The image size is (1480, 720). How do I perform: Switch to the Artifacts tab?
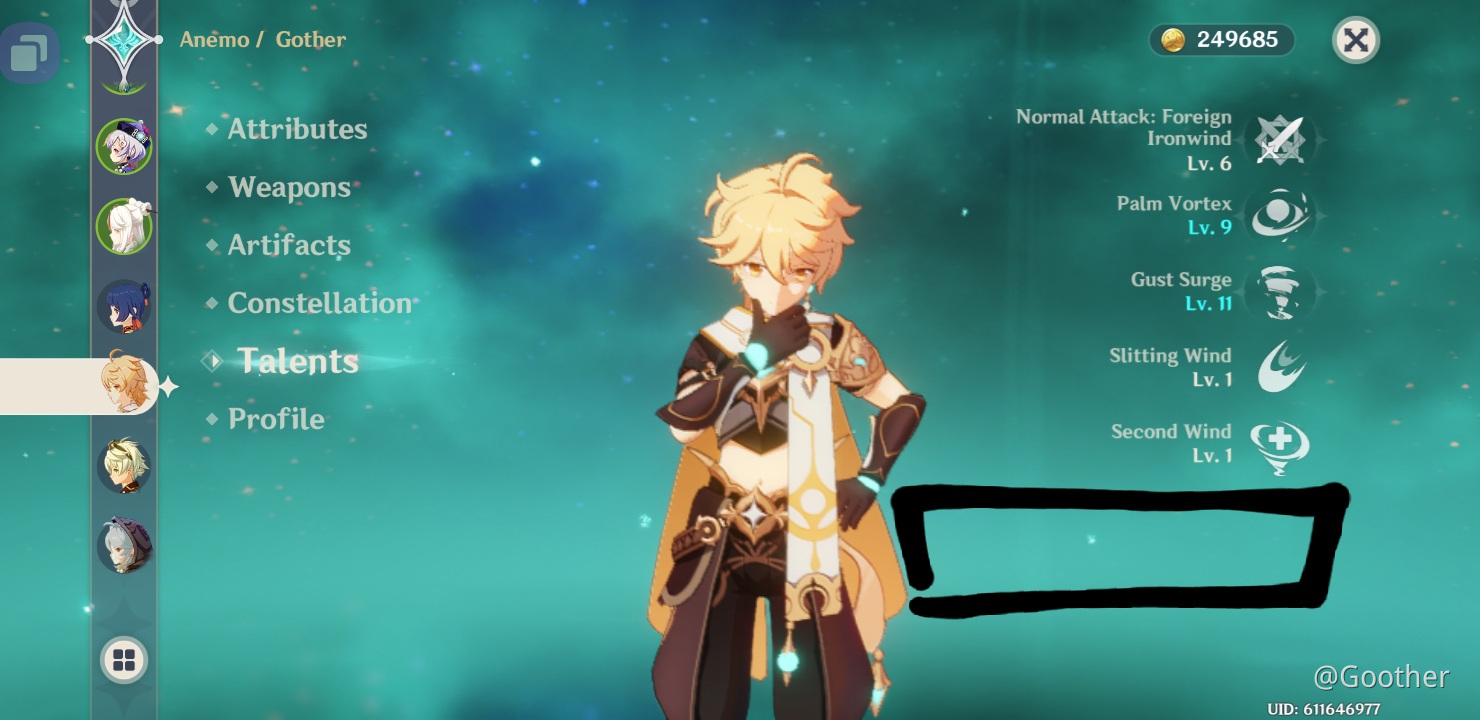pos(289,245)
